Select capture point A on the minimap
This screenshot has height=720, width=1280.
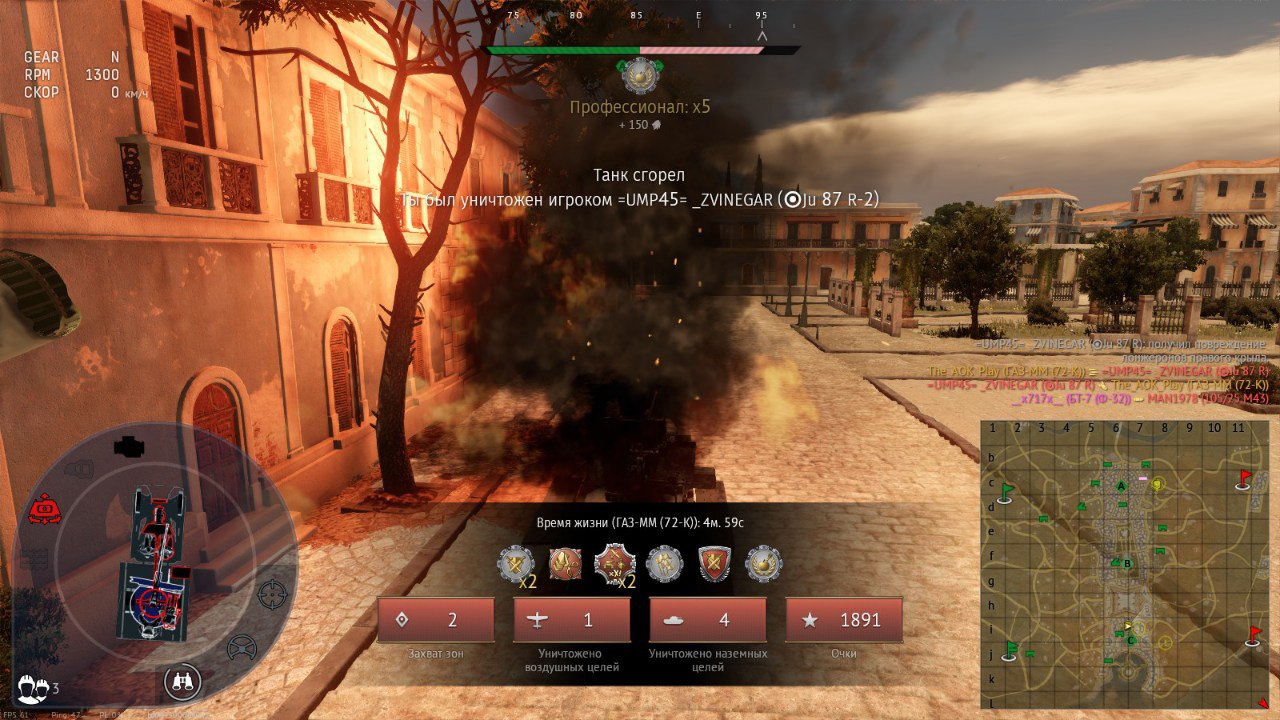(1121, 485)
